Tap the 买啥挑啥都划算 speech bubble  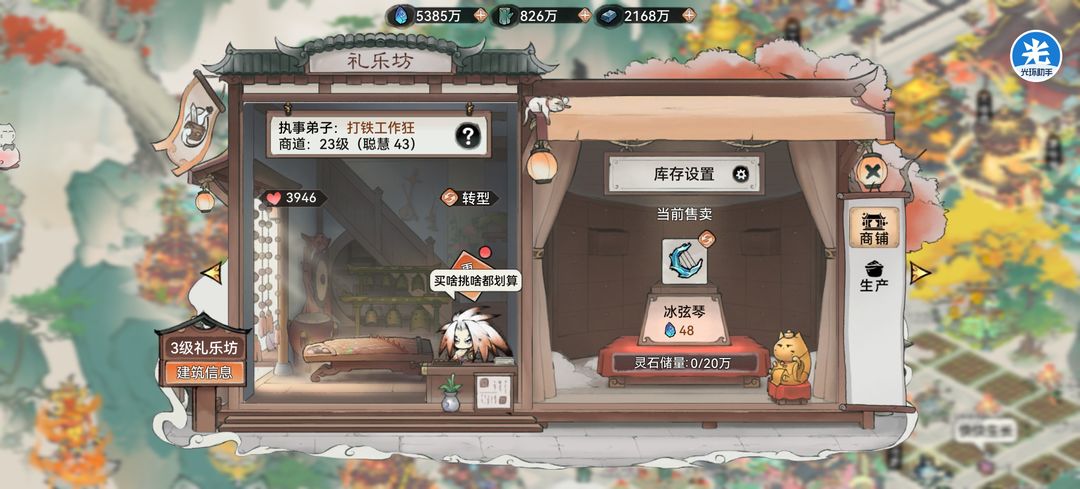click(x=477, y=281)
